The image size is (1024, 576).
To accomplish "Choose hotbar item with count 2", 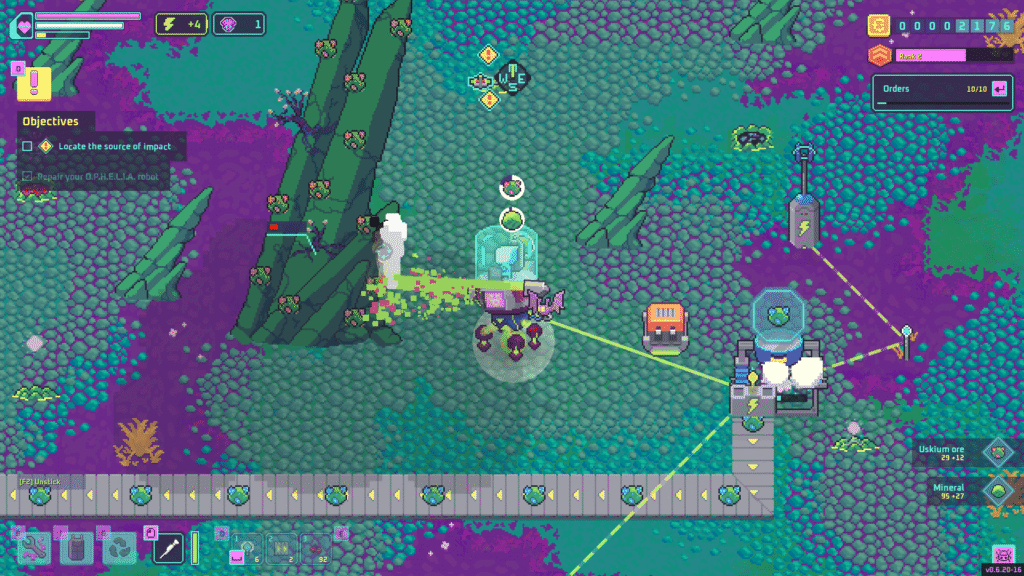I will pos(281,547).
